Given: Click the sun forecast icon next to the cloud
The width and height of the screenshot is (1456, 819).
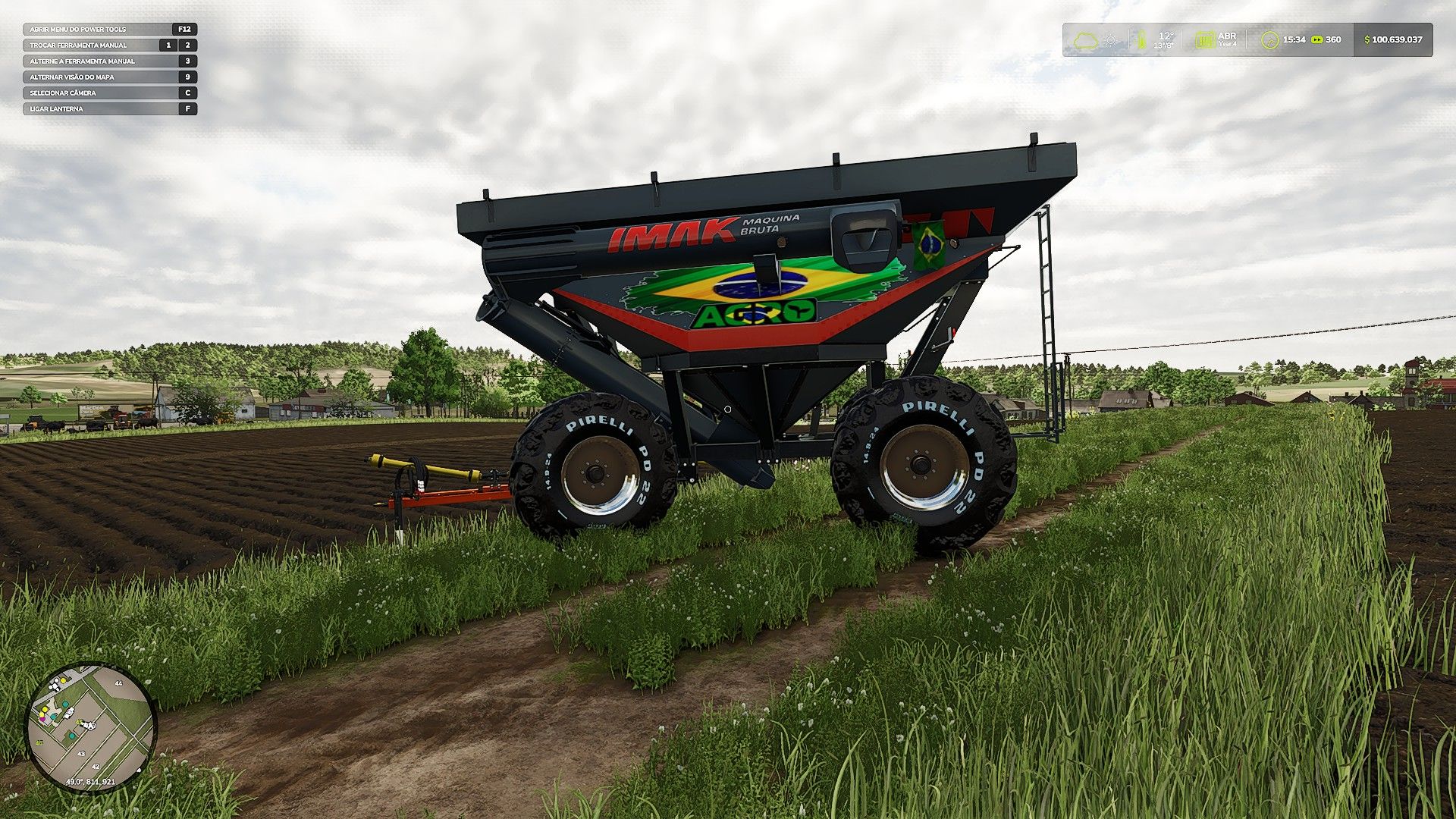Looking at the screenshot, I should pyautogui.click(x=1110, y=39).
